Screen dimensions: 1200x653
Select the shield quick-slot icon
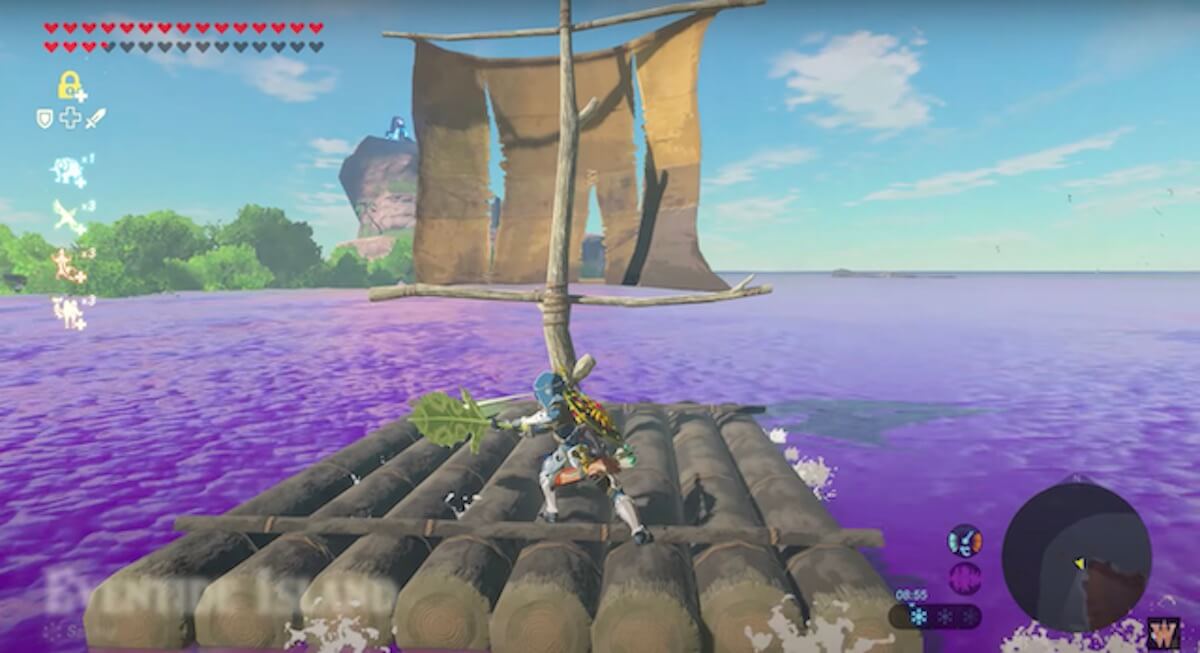[x=45, y=119]
